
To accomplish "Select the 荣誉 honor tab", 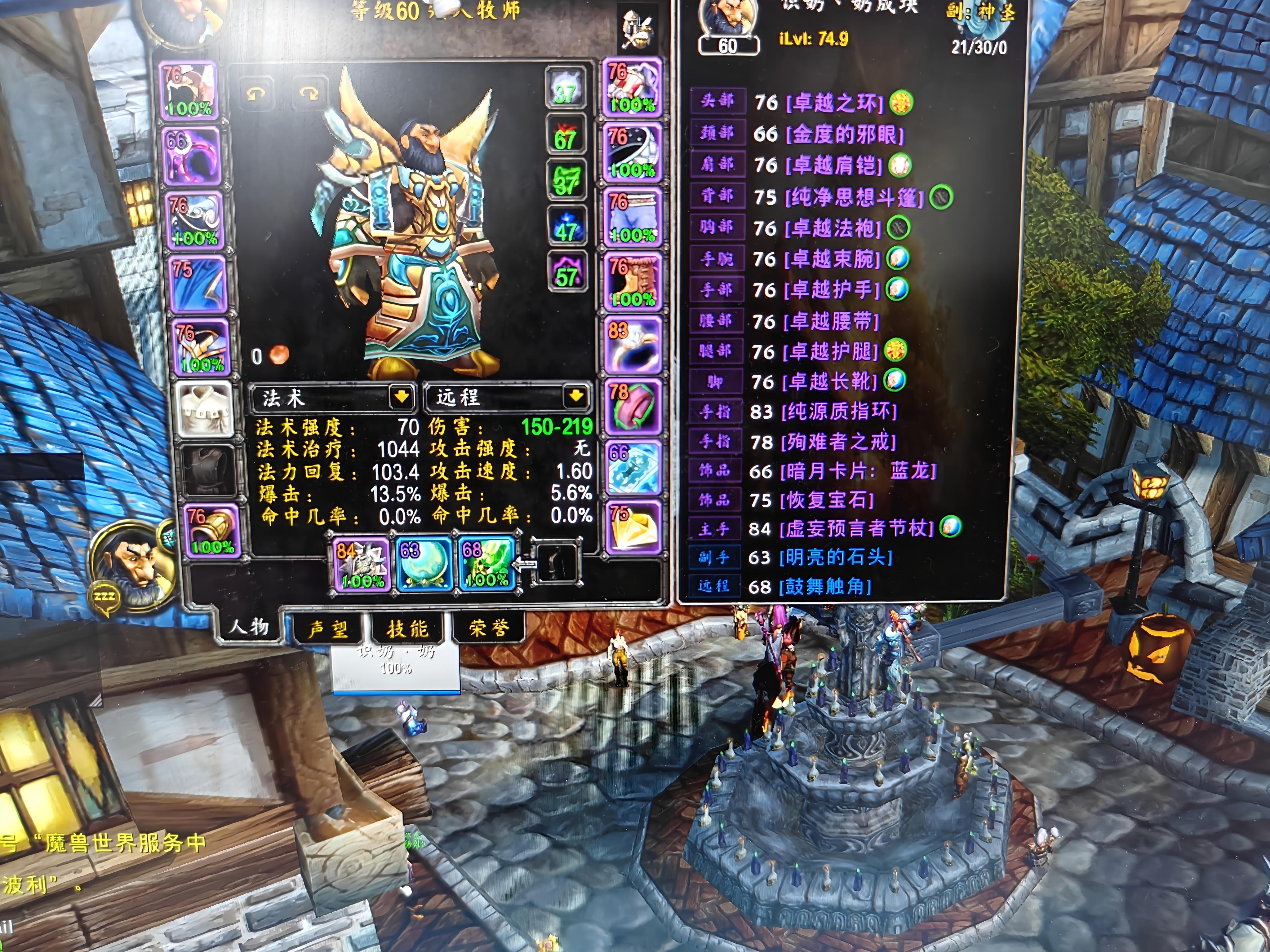I will click(489, 628).
